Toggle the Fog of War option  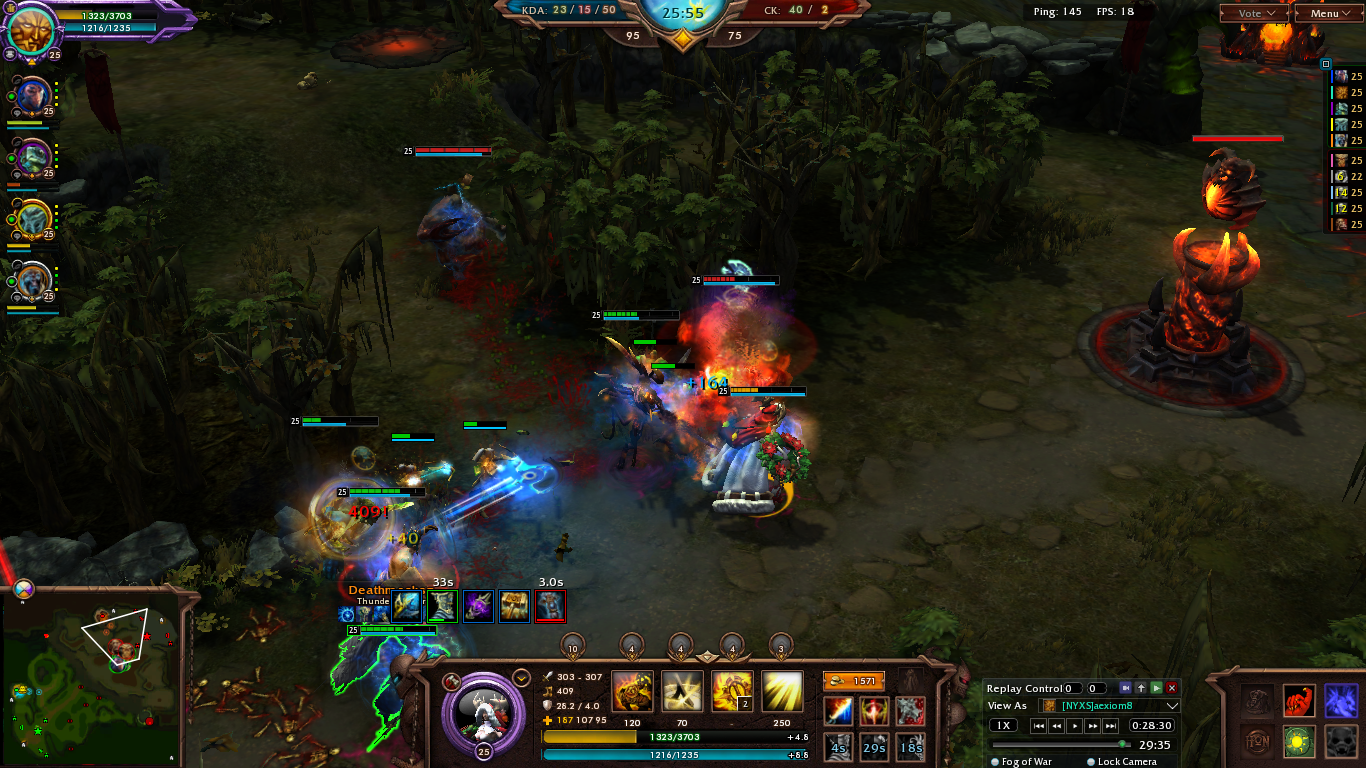tap(996, 762)
